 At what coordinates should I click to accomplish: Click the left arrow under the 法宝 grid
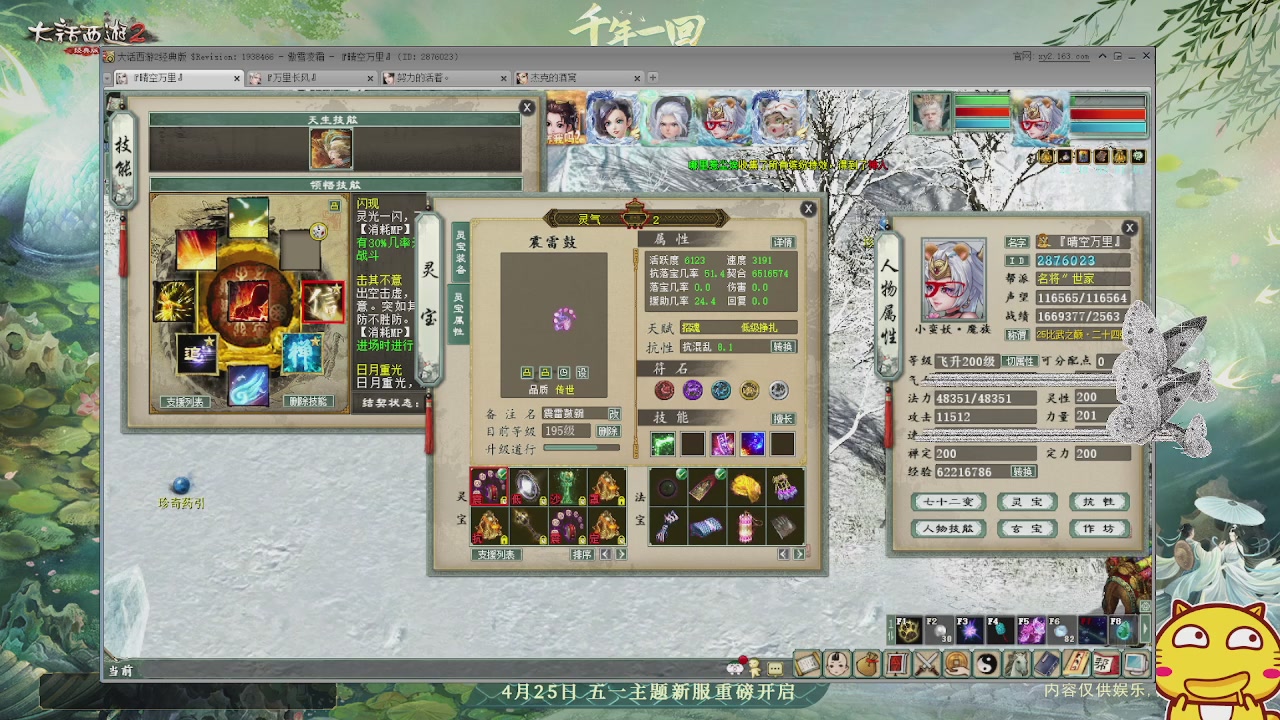coord(782,553)
